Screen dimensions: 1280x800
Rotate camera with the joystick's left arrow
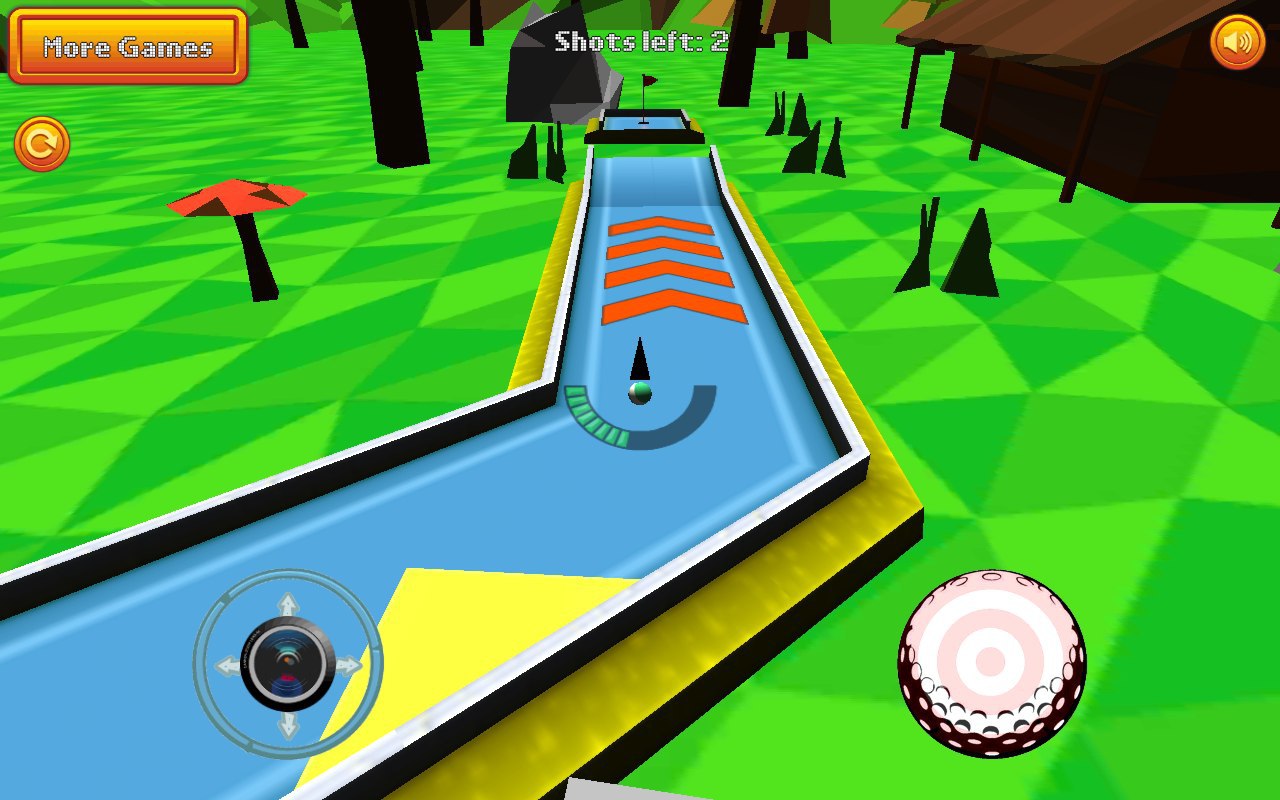coord(228,665)
